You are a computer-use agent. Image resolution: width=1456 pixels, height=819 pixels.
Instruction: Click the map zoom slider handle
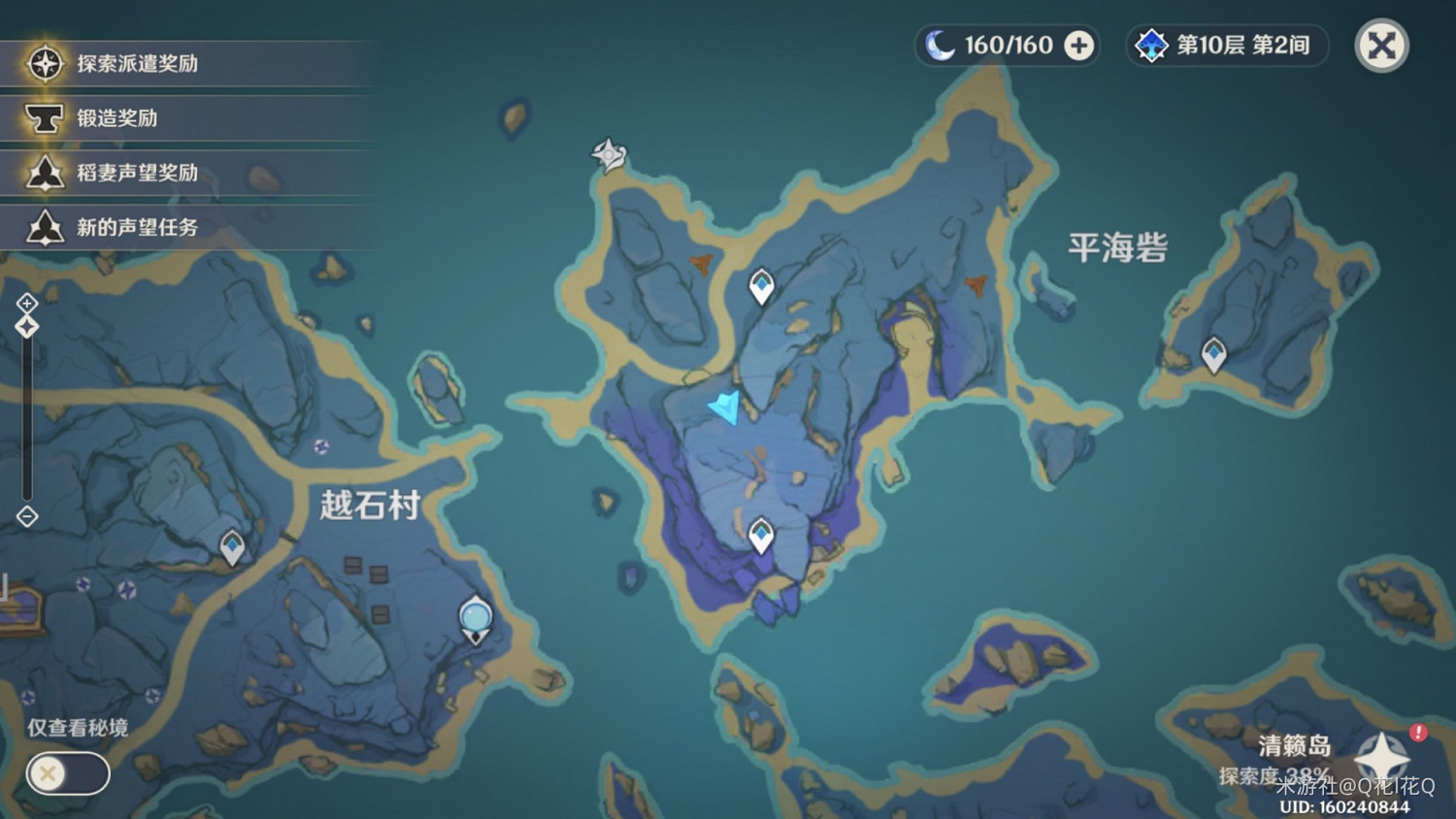(25, 326)
